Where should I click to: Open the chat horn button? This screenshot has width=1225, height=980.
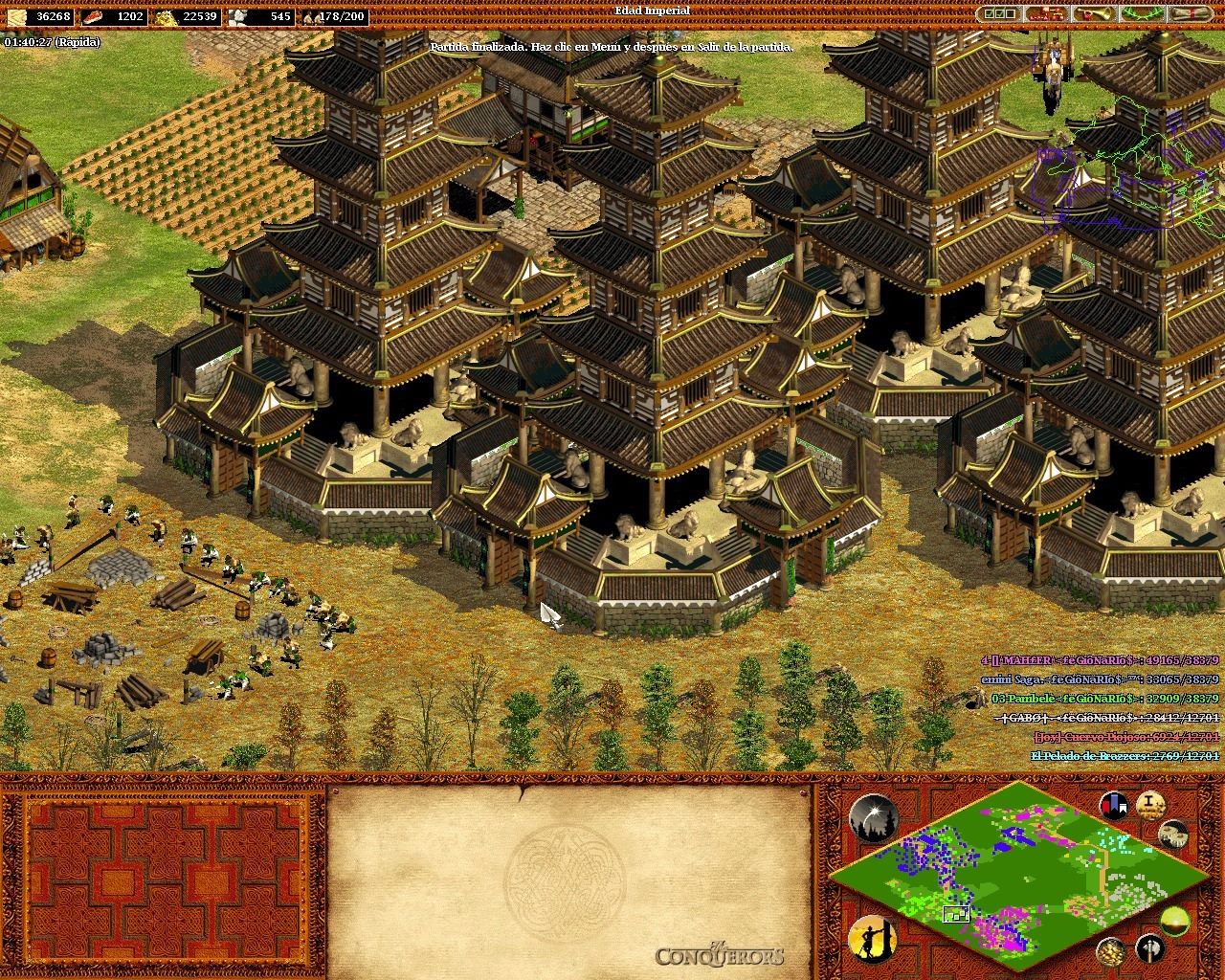pyautogui.click(x=1094, y=13)
